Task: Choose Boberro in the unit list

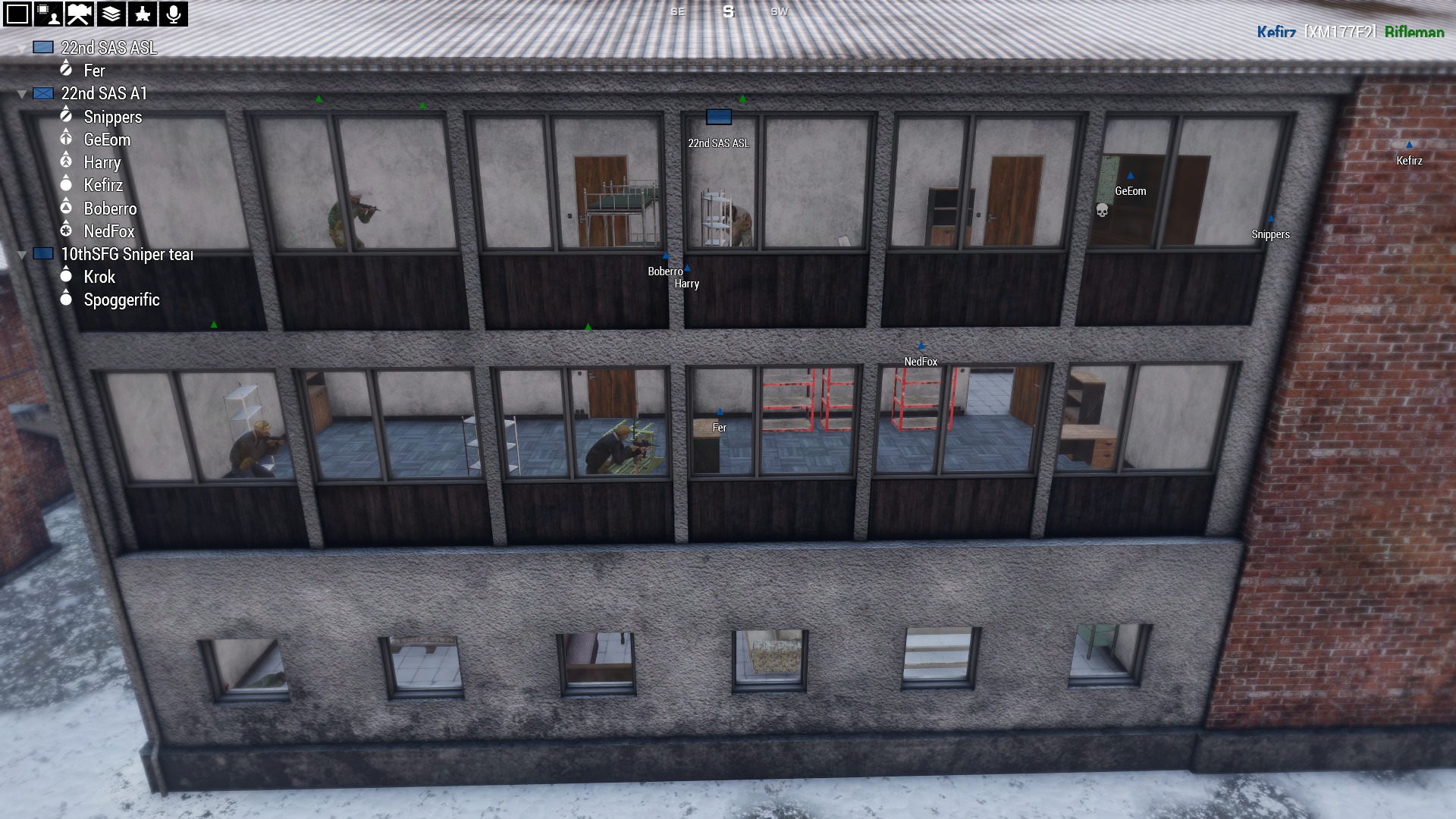Action: (110, 209)
